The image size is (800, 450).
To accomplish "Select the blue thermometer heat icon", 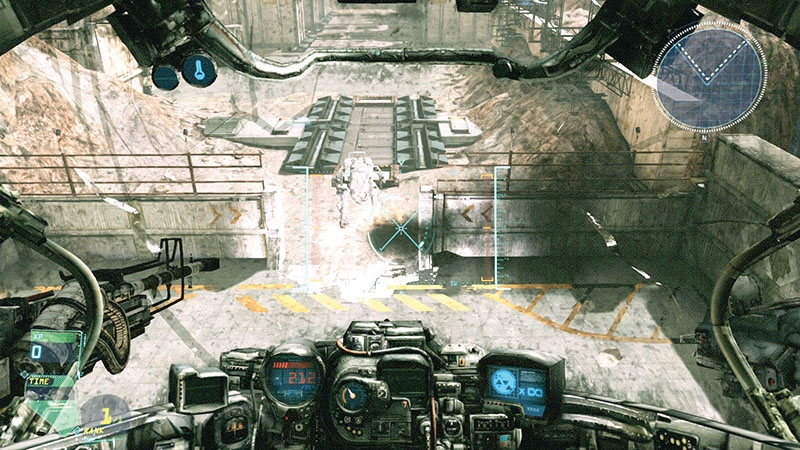I will click(198, 70).
